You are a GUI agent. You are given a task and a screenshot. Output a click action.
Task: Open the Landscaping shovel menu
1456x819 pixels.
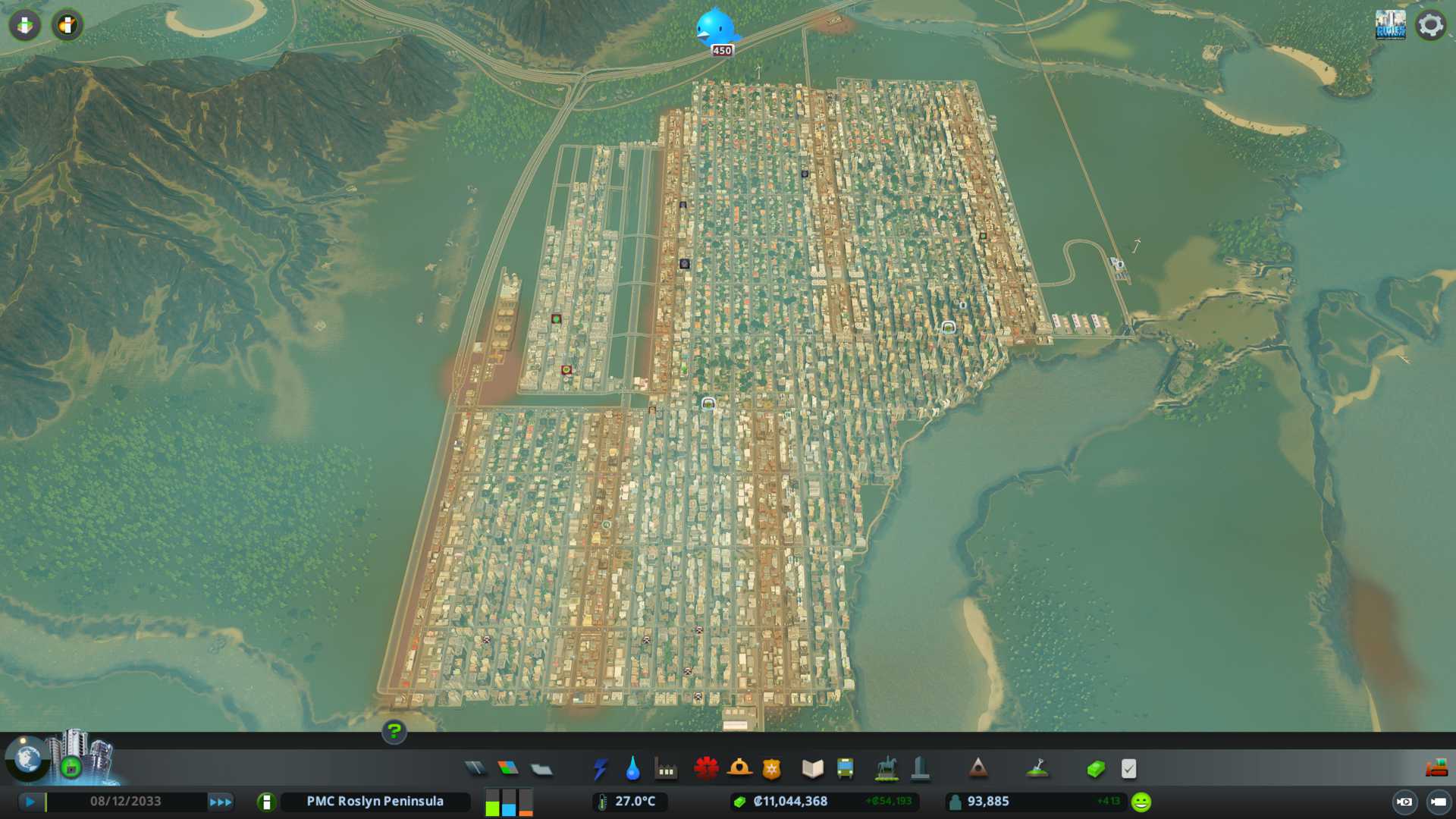1037,769
